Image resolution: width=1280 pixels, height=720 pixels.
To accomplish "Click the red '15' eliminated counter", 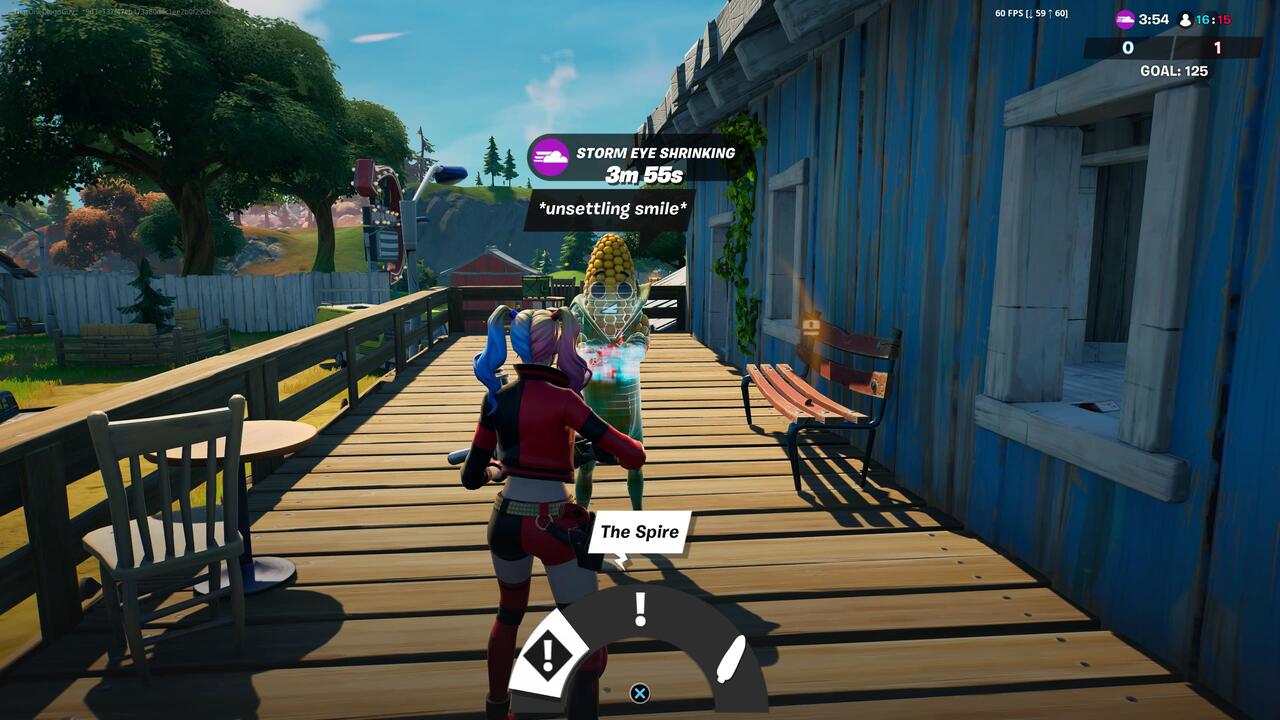I will click(1225, 18).
